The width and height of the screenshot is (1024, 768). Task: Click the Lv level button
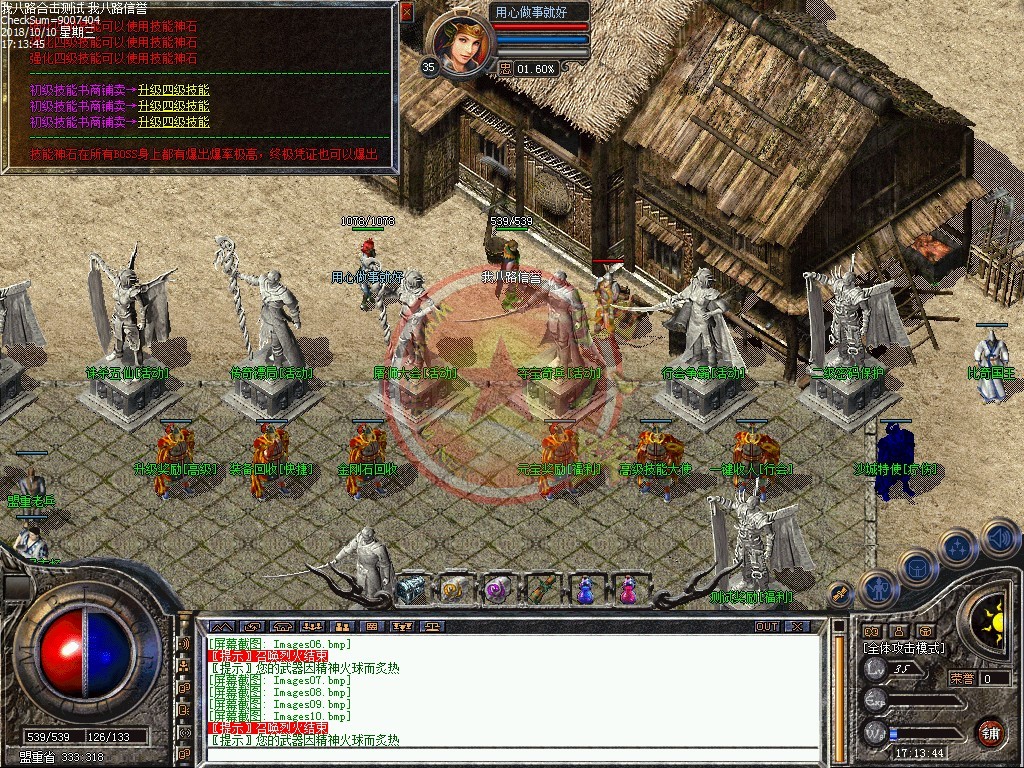(x=876, y=670)
